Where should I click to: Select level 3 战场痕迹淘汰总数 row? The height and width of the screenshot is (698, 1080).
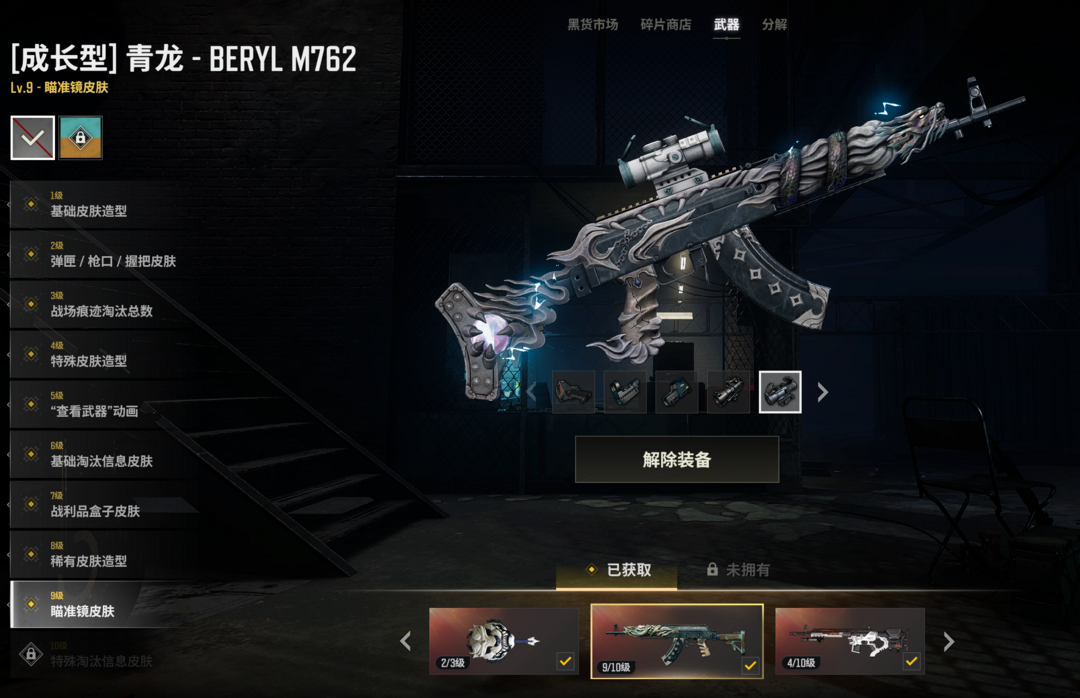click(x=100, y=305)
